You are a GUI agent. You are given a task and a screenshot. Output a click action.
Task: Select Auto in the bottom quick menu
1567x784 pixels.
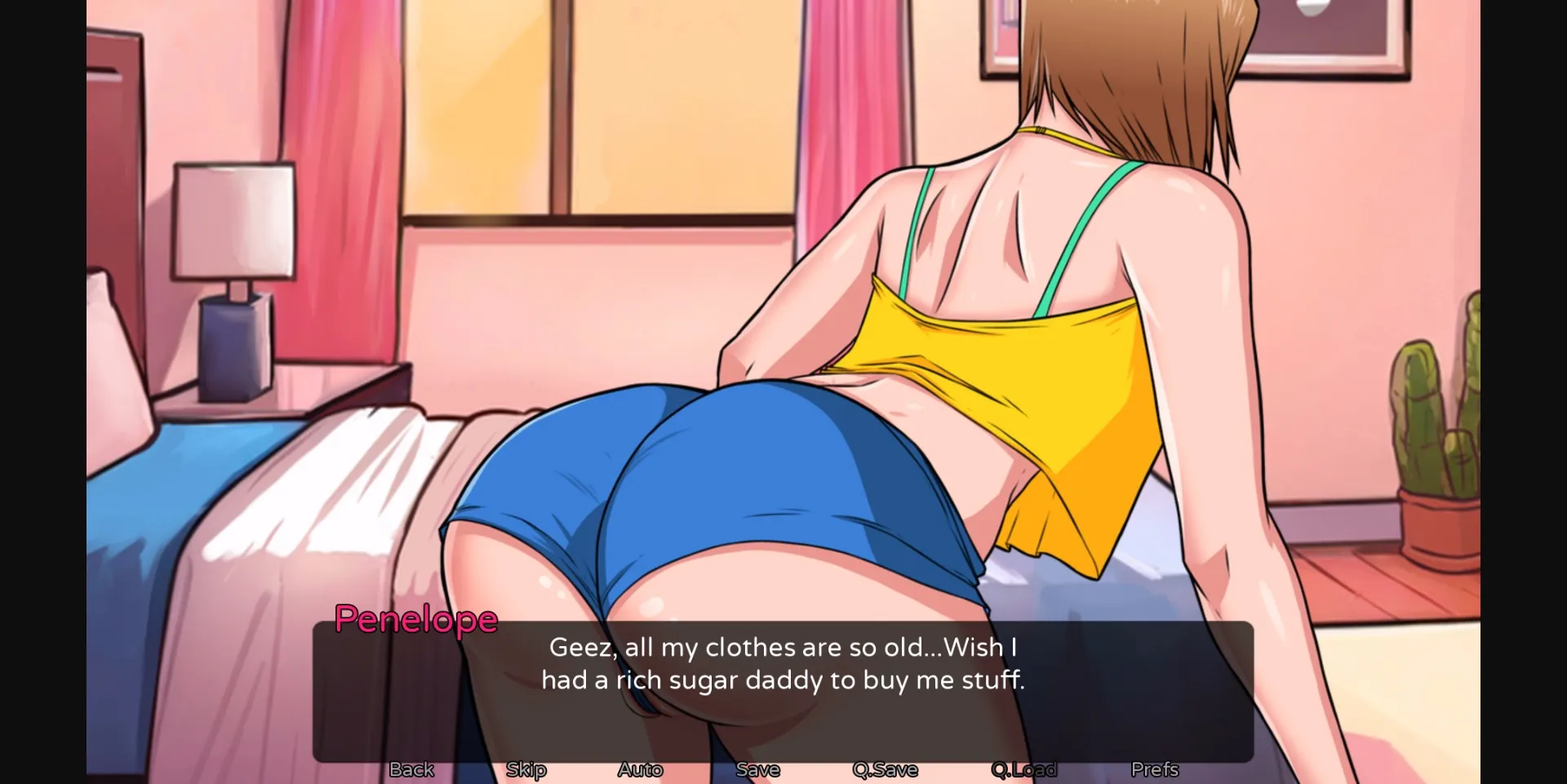pos(640,768)
